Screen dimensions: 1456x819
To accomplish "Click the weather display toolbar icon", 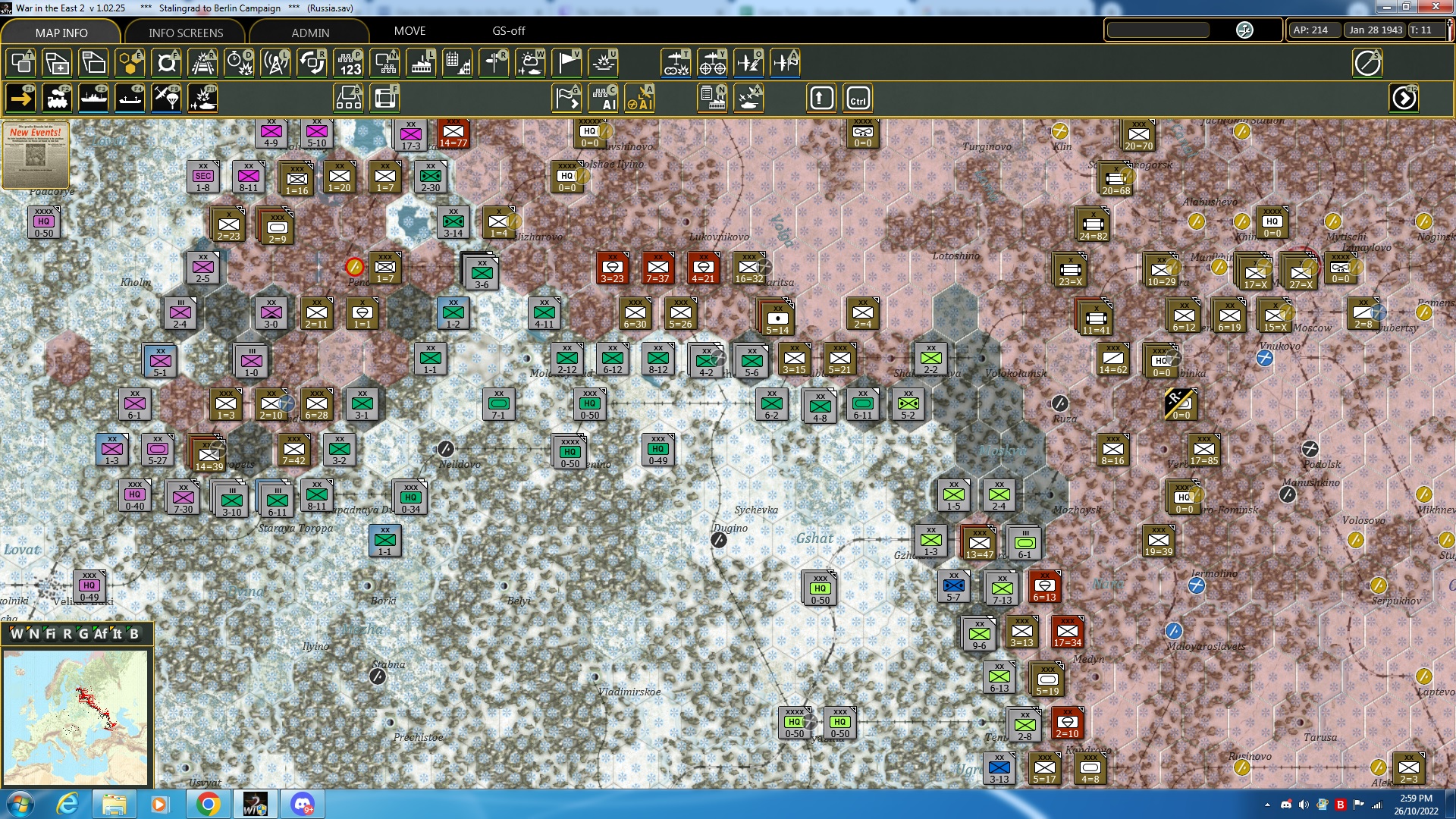I will tap(530, 63).
